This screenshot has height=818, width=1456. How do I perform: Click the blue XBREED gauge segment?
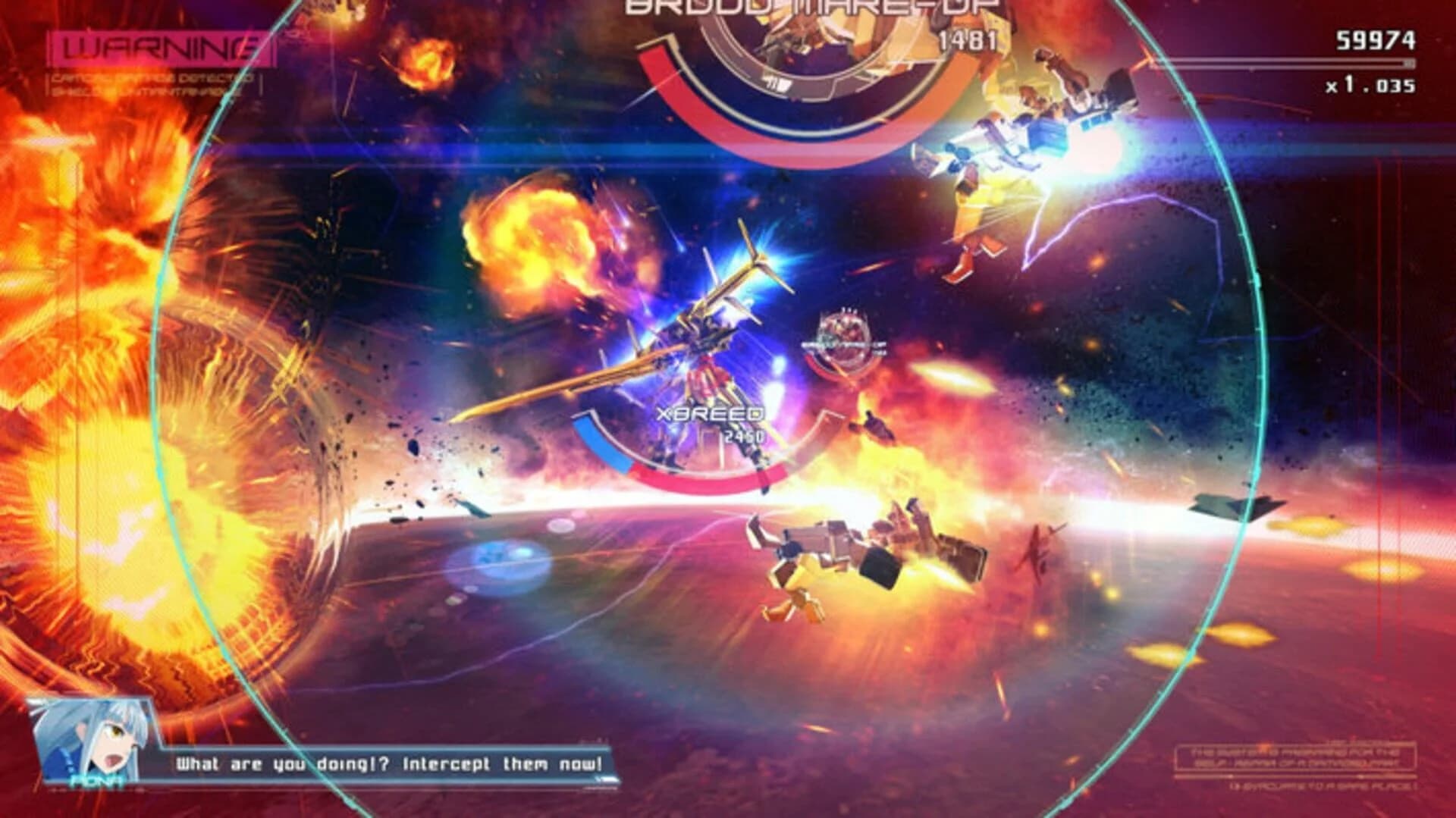[599, 443]
